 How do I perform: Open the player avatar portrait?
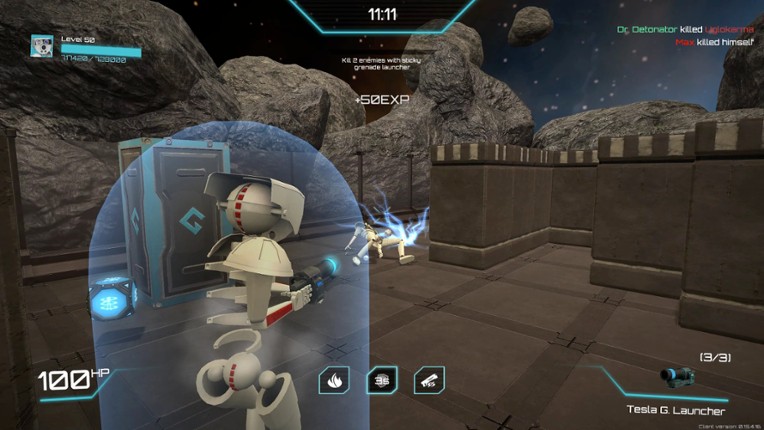point(43,46)
